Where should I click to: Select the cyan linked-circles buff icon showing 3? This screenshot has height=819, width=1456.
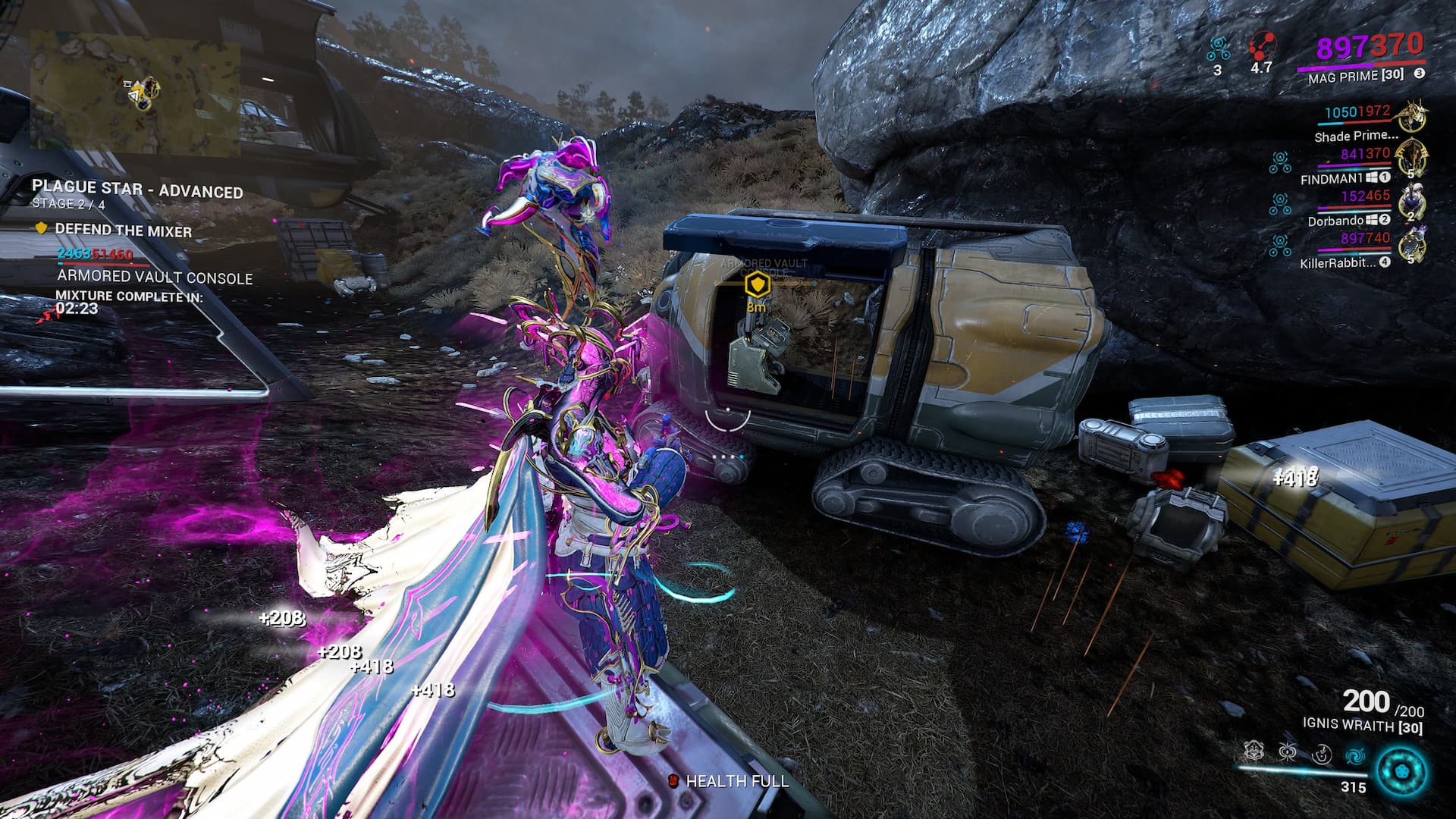pos(1218,49)
